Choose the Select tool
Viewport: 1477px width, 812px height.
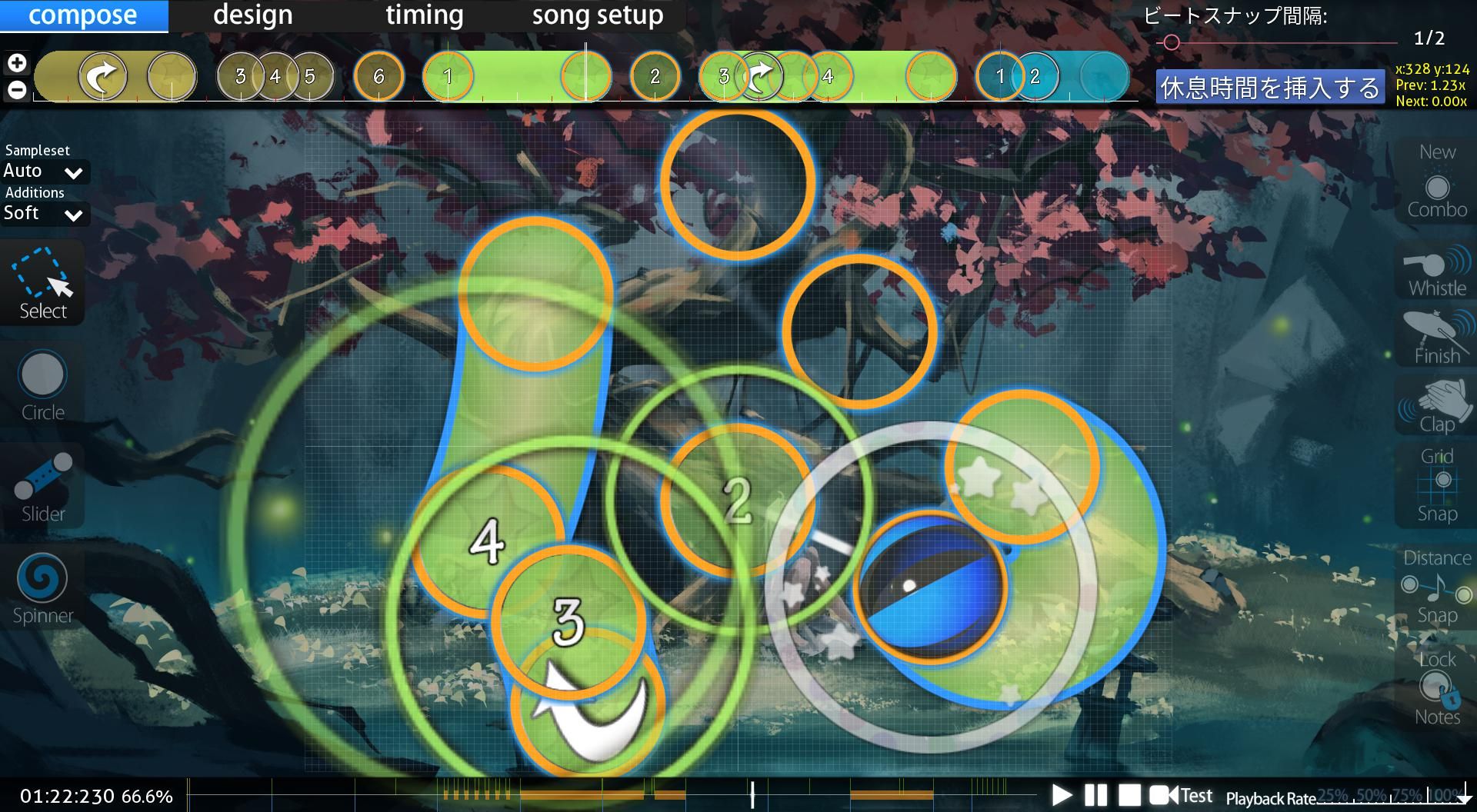(x=43, y=283)
